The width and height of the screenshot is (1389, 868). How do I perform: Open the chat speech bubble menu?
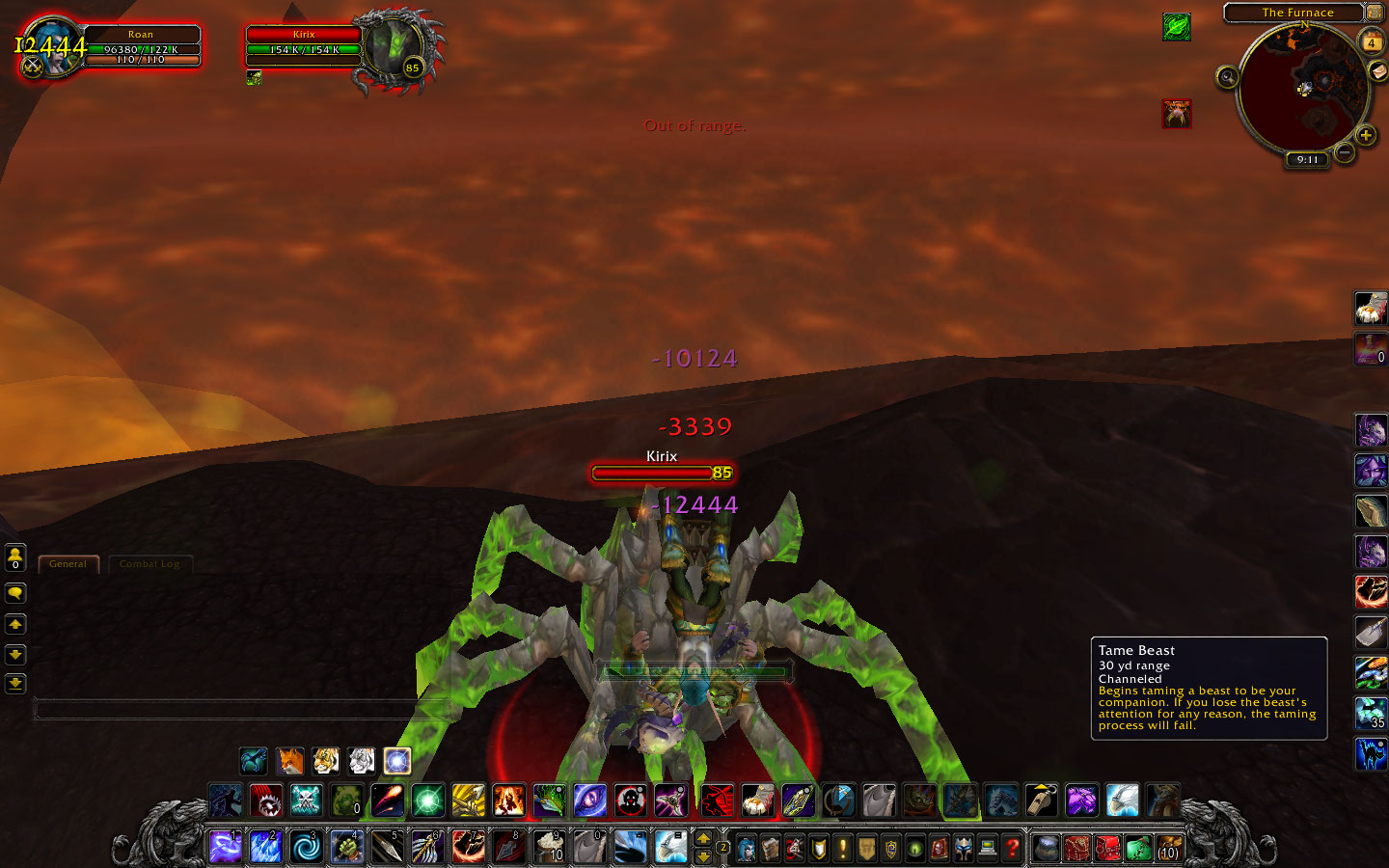[x=15, y=593]
